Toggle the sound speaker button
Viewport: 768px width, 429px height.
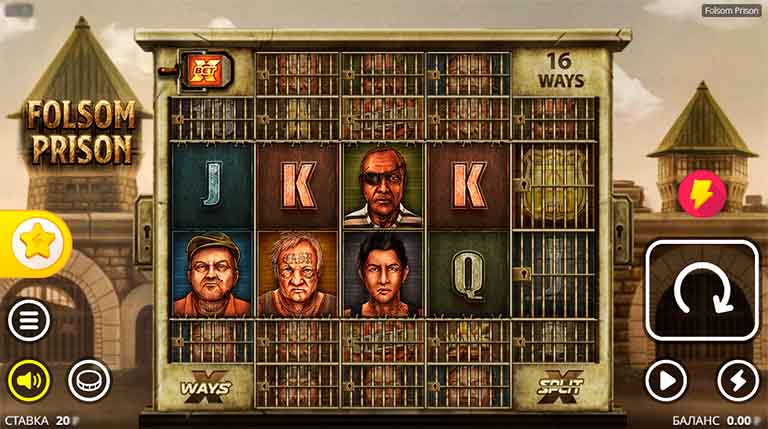point(29,380)
